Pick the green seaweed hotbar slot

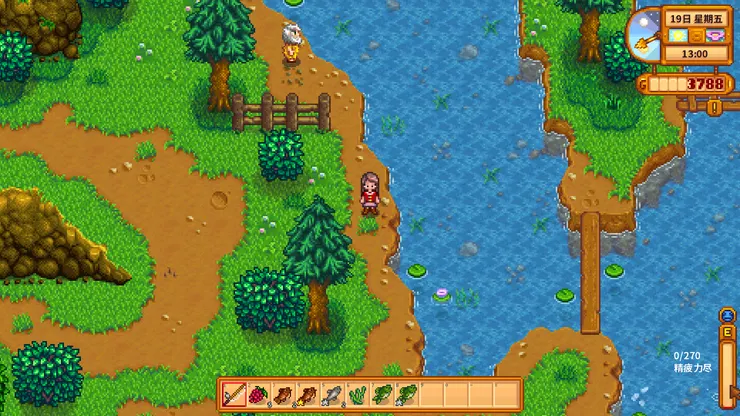coord(356,394)
